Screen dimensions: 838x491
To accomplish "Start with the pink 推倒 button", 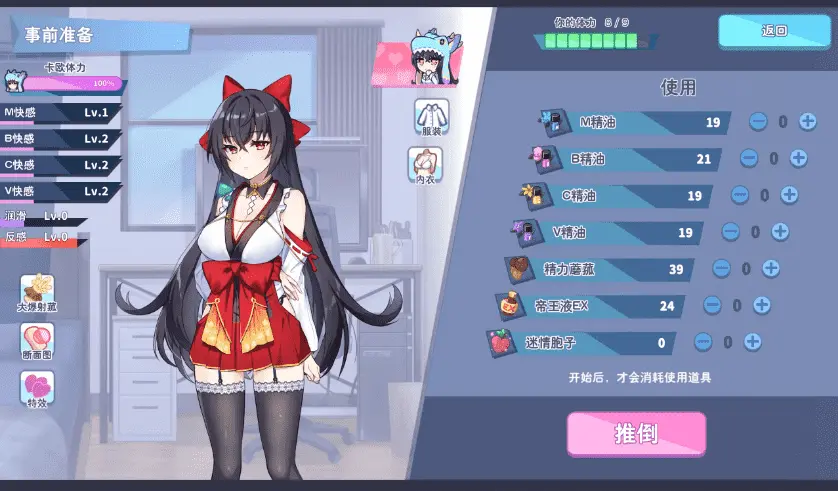I will [x=636, y=434].
